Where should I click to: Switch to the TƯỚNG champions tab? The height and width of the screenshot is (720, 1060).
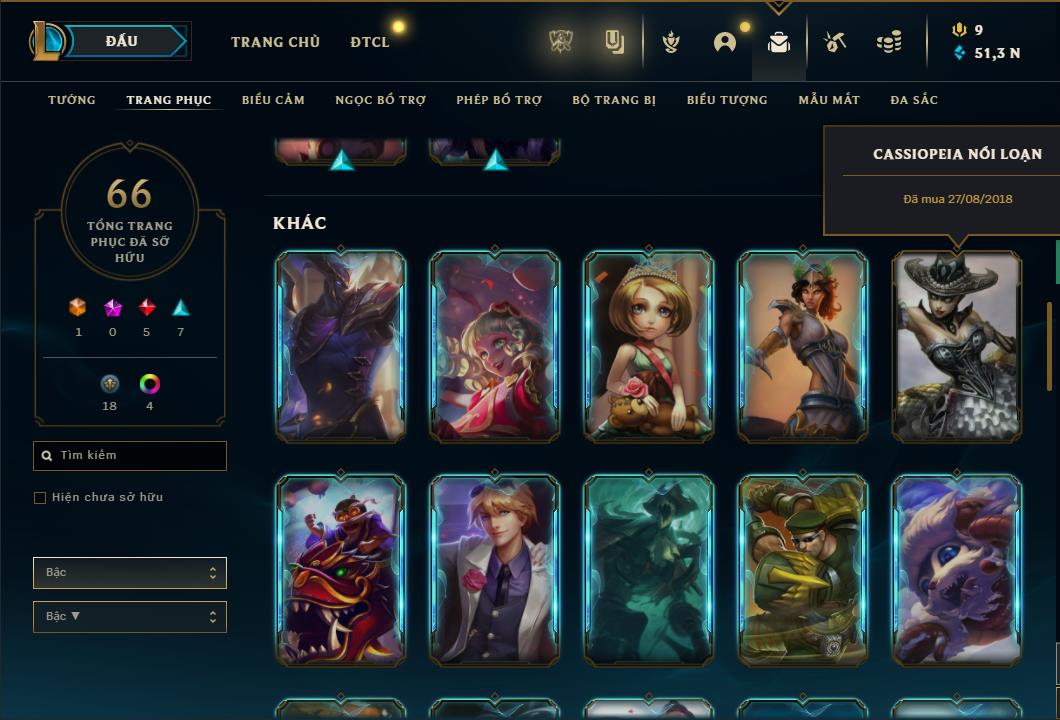[72, 100]
